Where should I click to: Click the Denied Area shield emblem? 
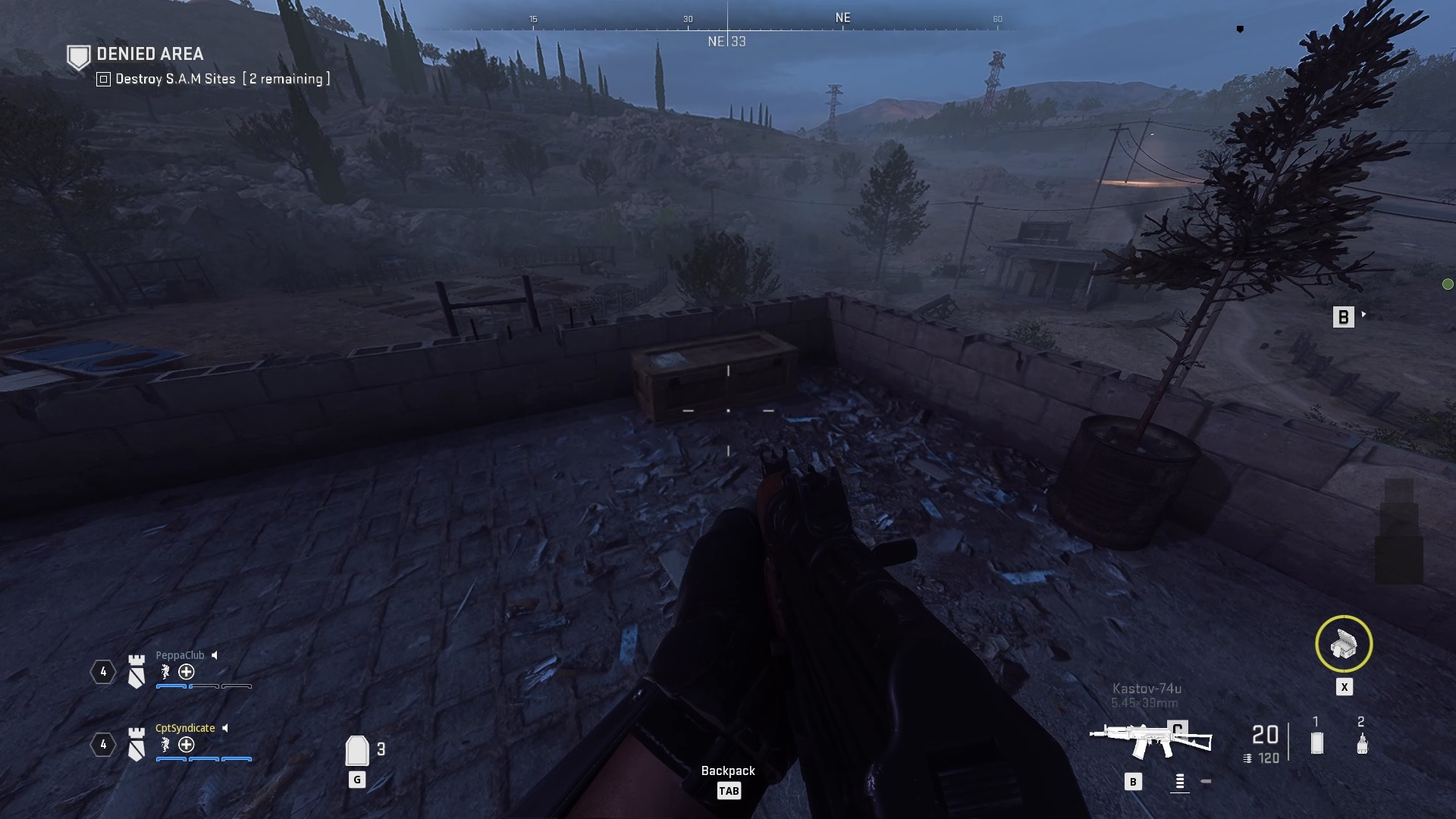pyautogui.click(x=78, y=55)
